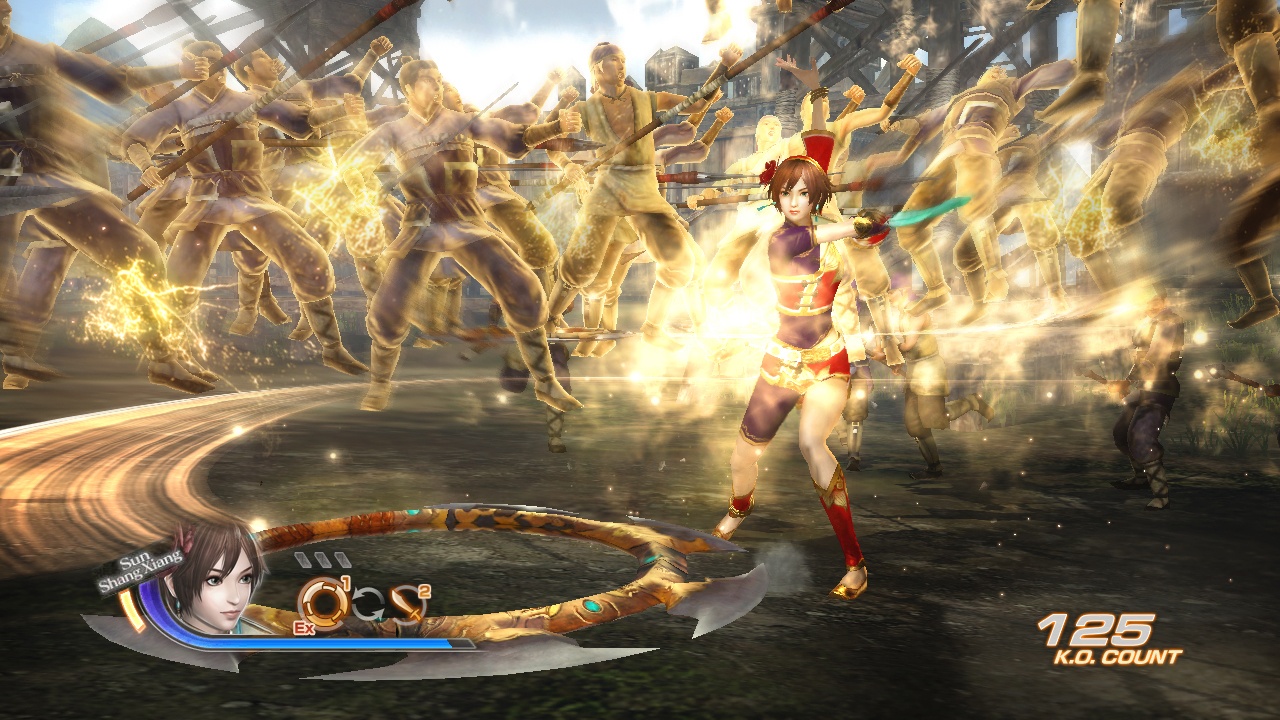Image resolution: width=1280 pixels, height=720 pixels.
Task: Click the number 2 badge on the sword
Action: click(423, 591)
